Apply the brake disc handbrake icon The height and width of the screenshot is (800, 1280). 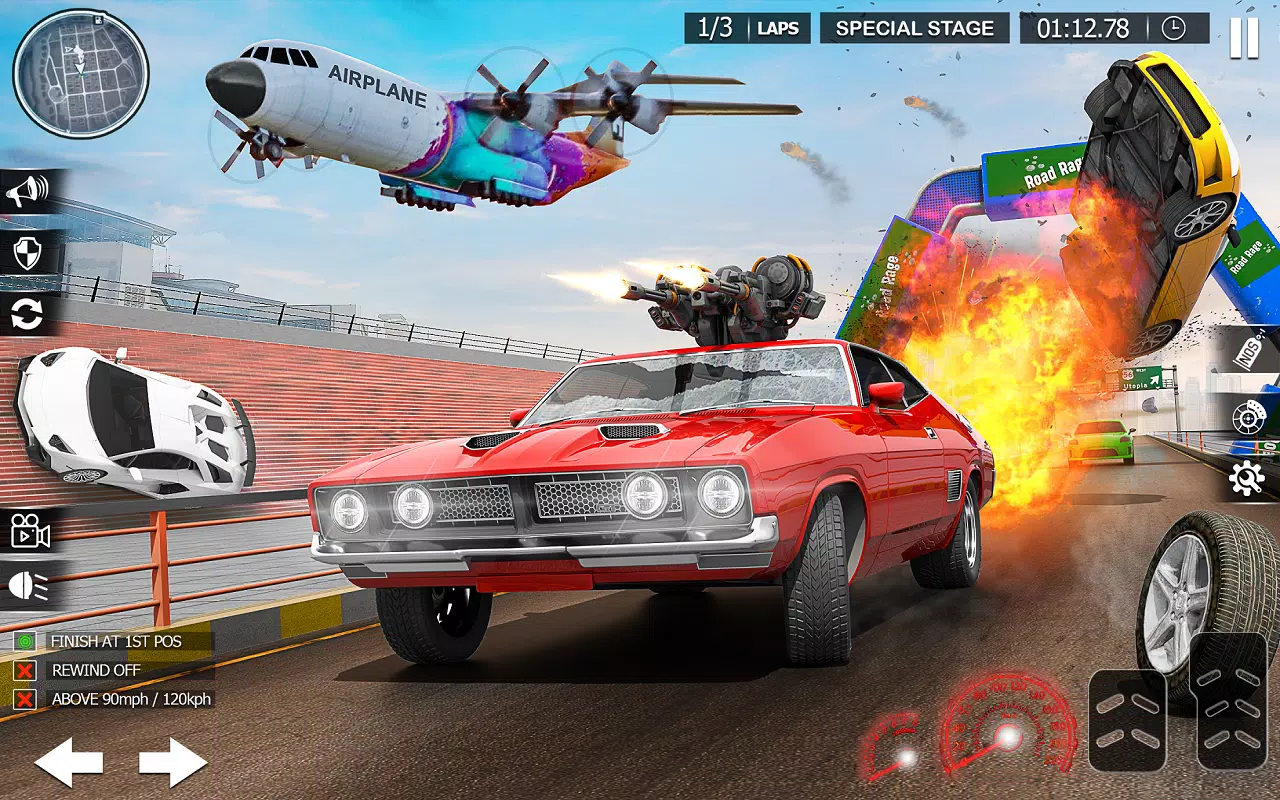(1250, 418)
